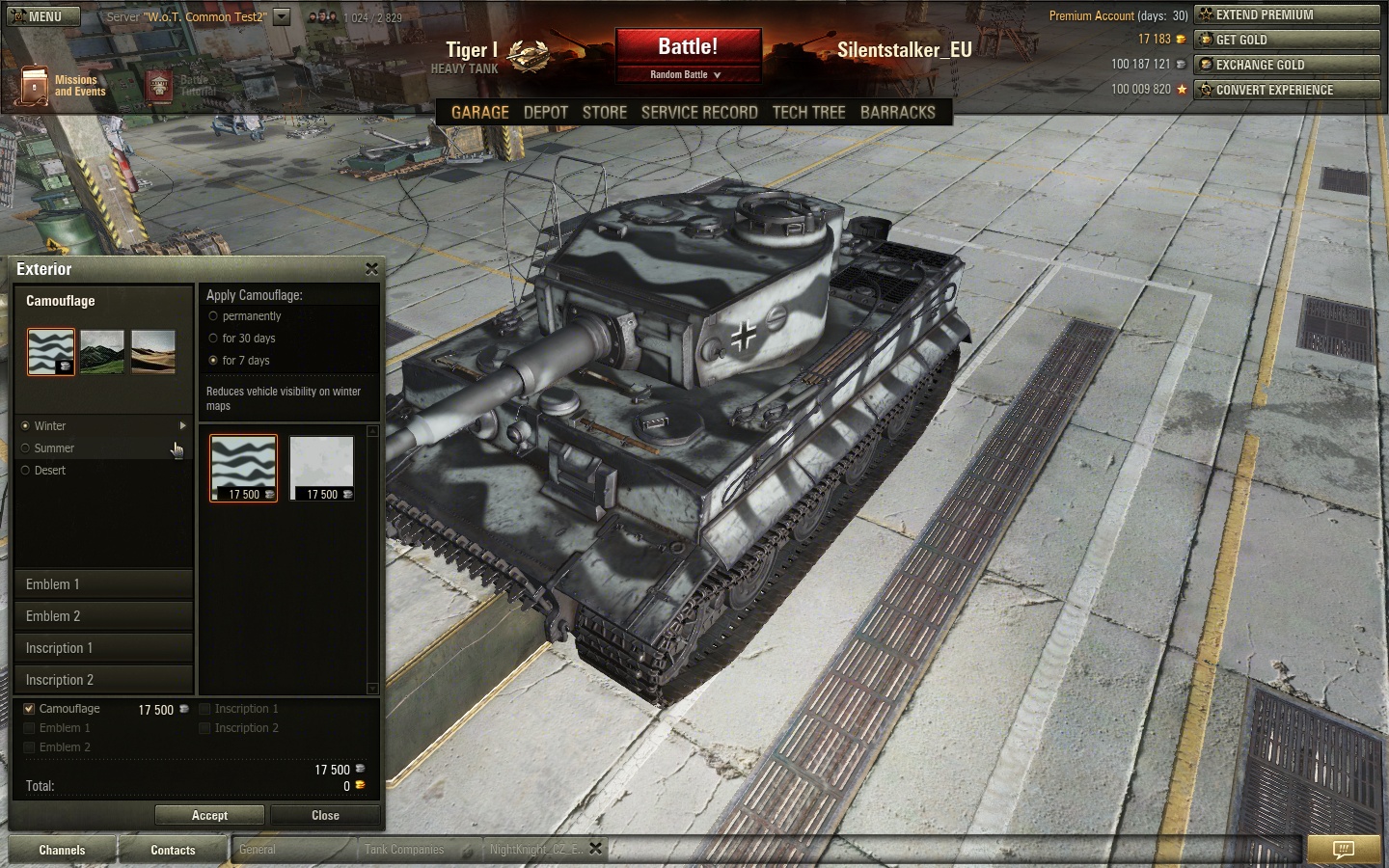Pick the plain white winter camouflage pattern
1389x868 pixels.
pyautogui.click(x=321, y=468)
